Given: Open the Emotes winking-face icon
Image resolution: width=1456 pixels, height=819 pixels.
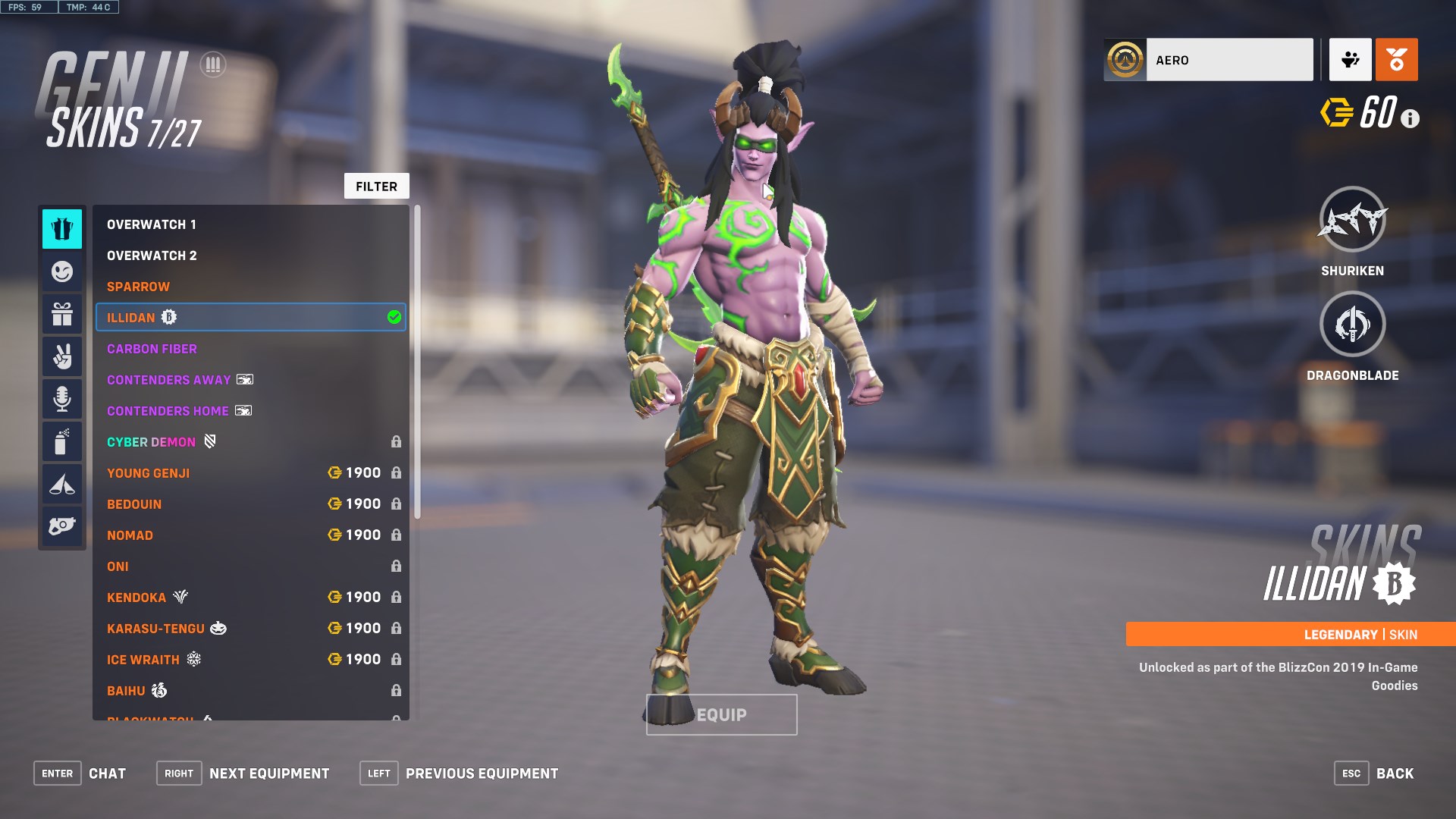Looking at the screenshot, I should 62,271.
